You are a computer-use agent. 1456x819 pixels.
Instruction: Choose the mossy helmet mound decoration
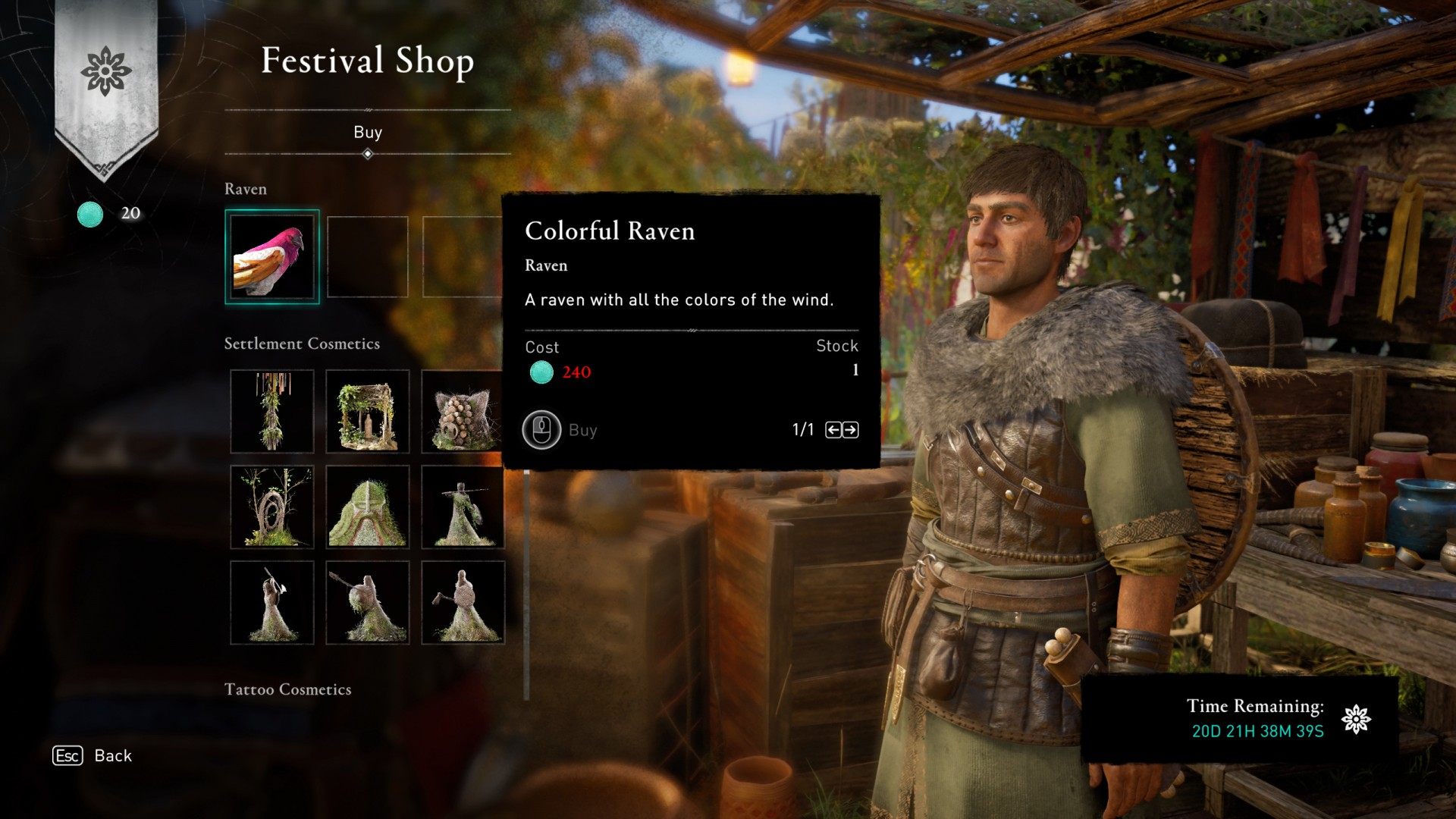(x=368, y=507)
